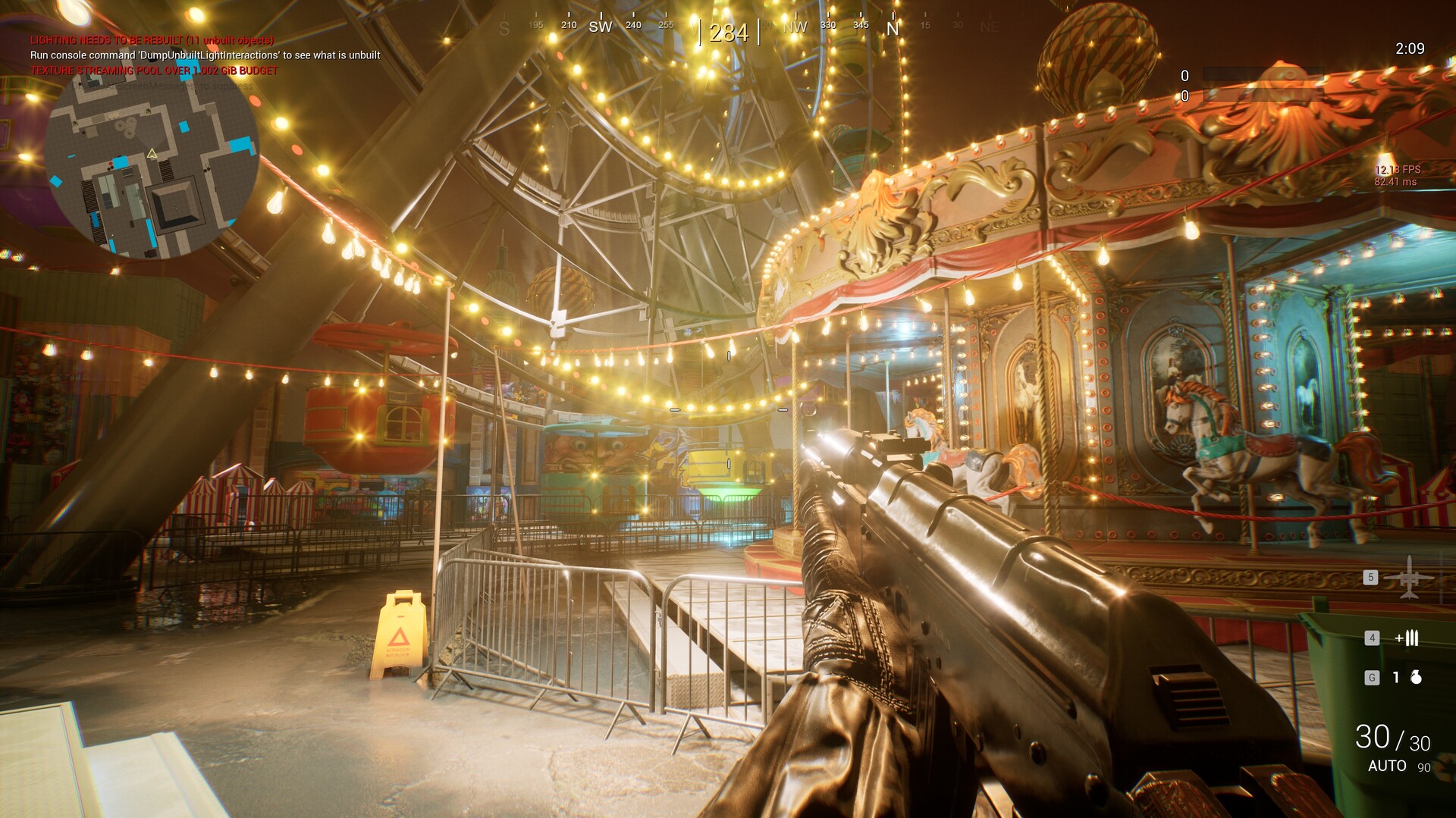The image size is (1456, 818).
Task: Select the grenade icon
Action: click(x=1416, y=678)
